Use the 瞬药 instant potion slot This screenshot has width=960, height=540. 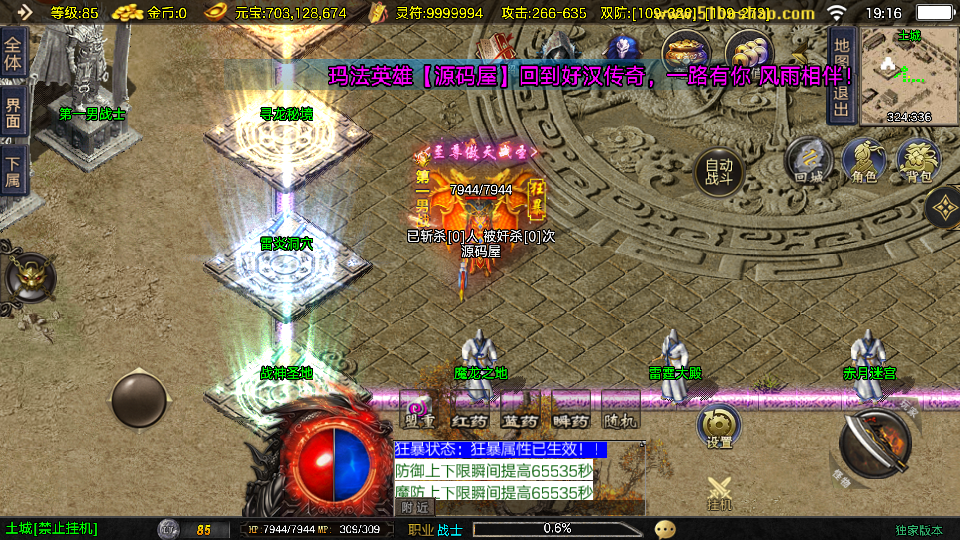coord(571,413)
